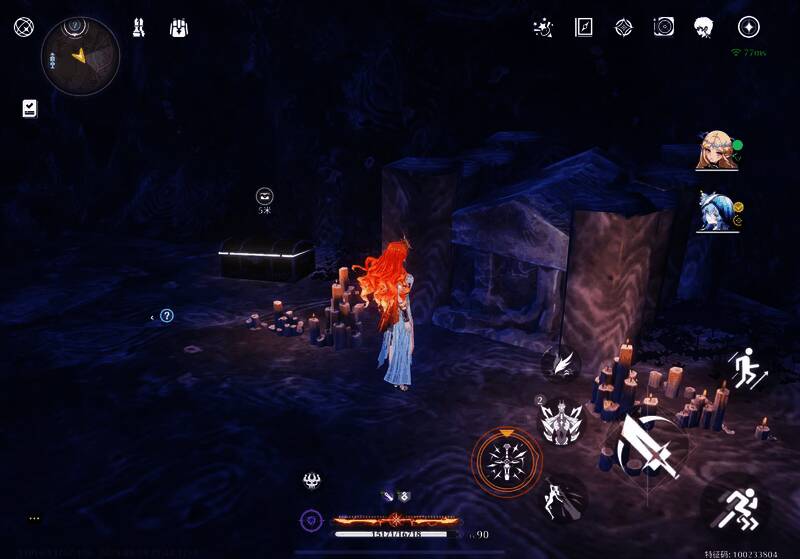Open the backpack inventory

pyautogui.click(x=179, y=27)
